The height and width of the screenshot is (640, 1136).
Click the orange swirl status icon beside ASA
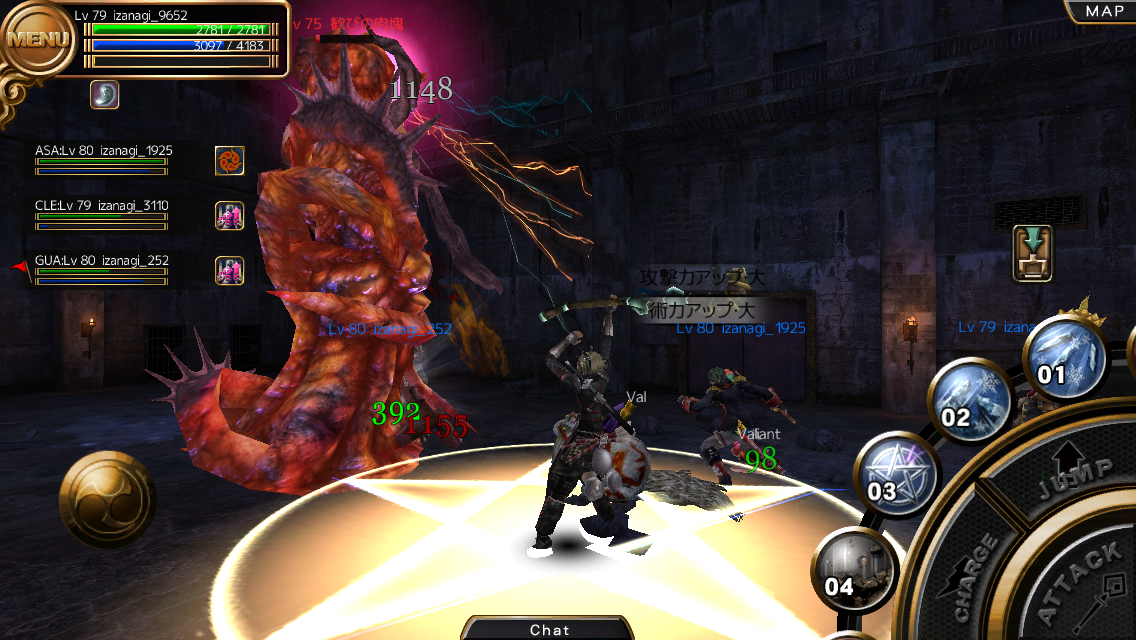pyautogui.click(x=230, y=160)
